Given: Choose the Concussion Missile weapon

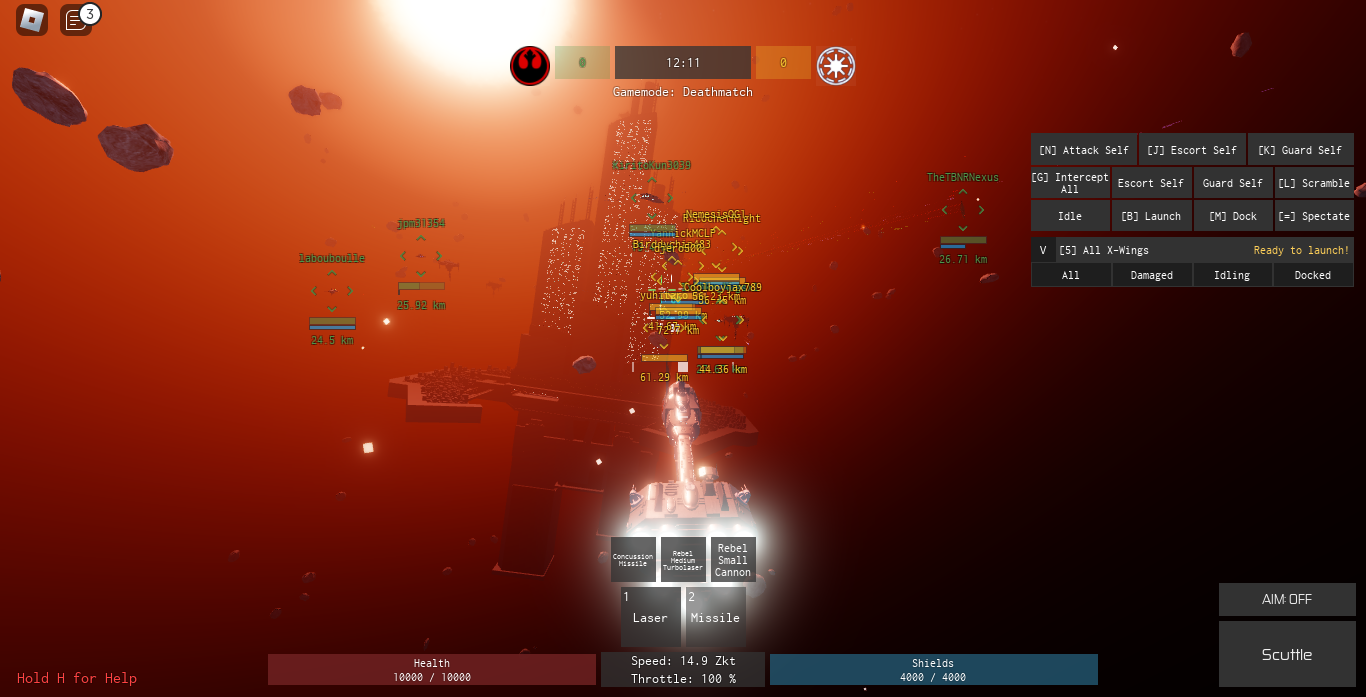Looking at the screenshot, I should point(633,560).
